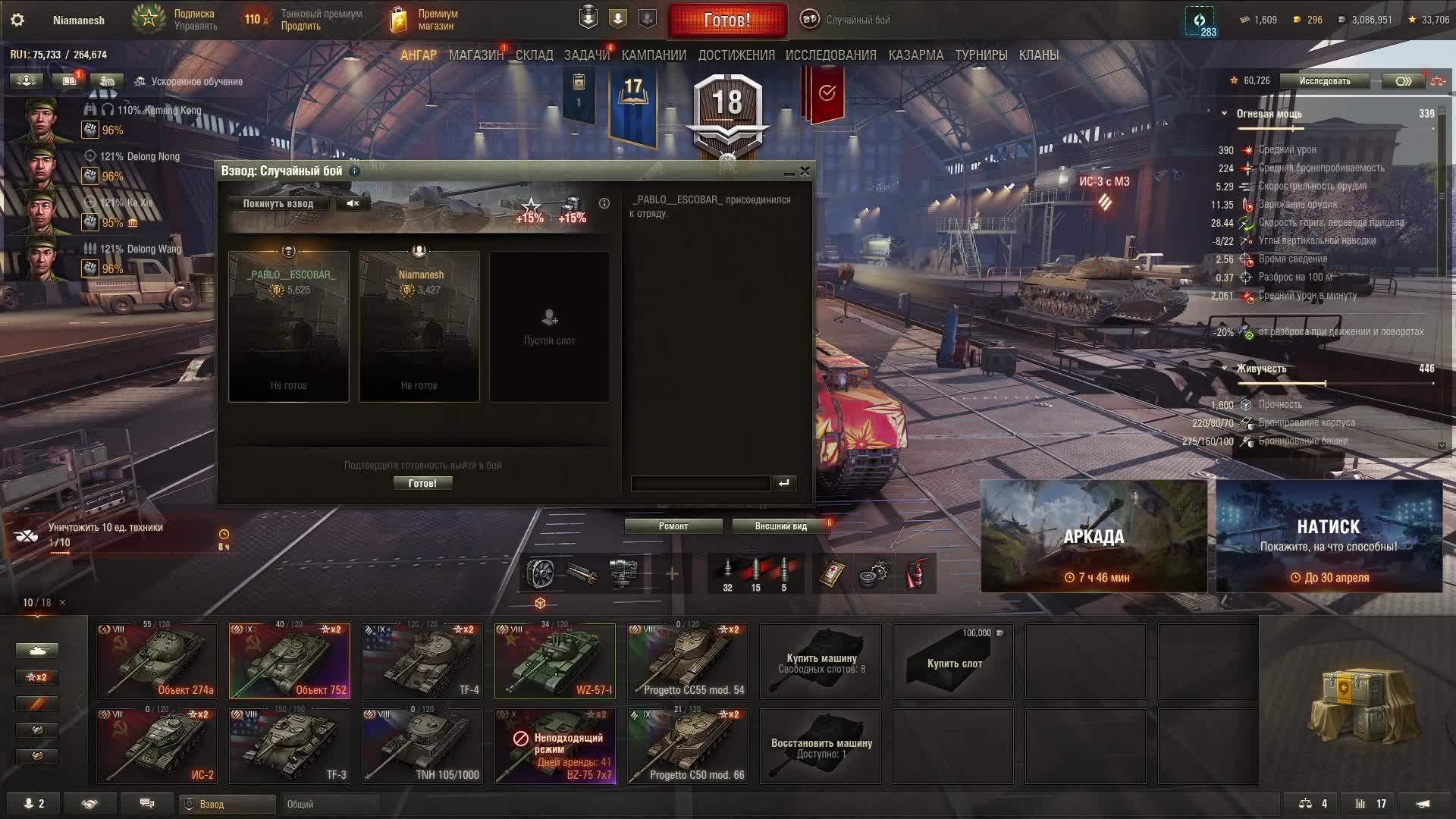The width and height of the screenshot is (1456, 819).
Task: Close the platoon window
Action: [805, 171]
